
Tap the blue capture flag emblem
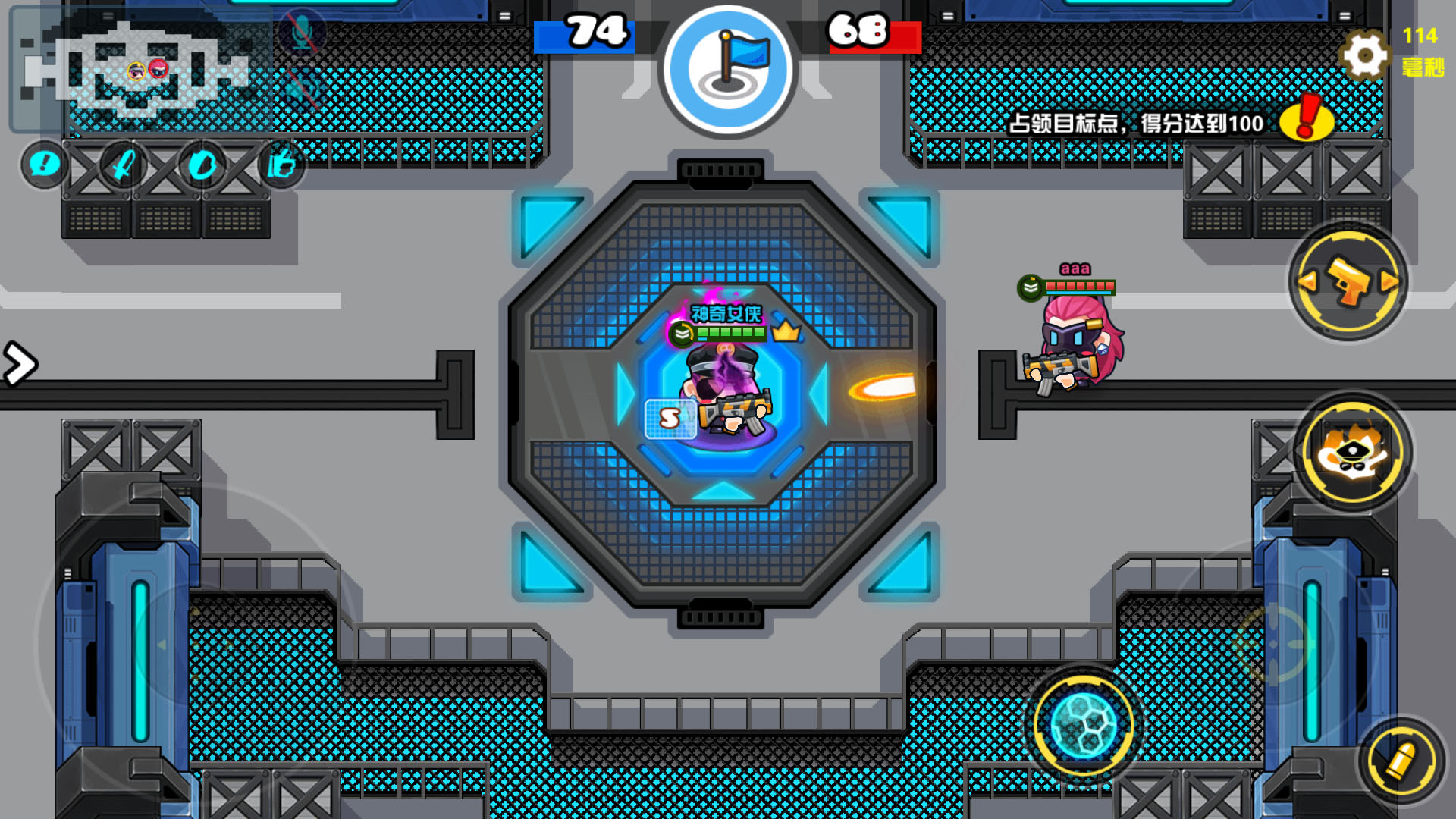pyautogui.click(x=728, y=70)
